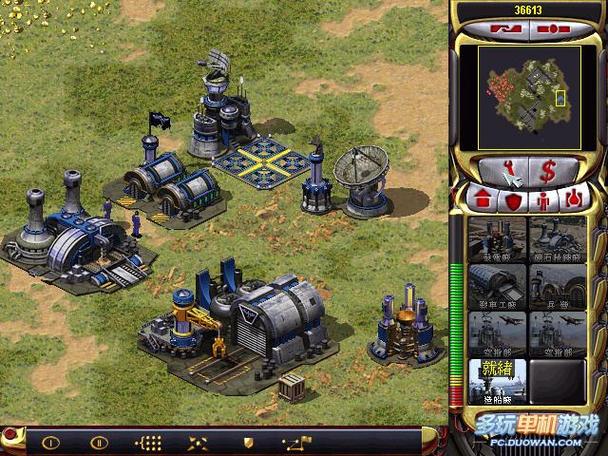
Task: Click the team I button on command bar
Action: coord(51,441)
